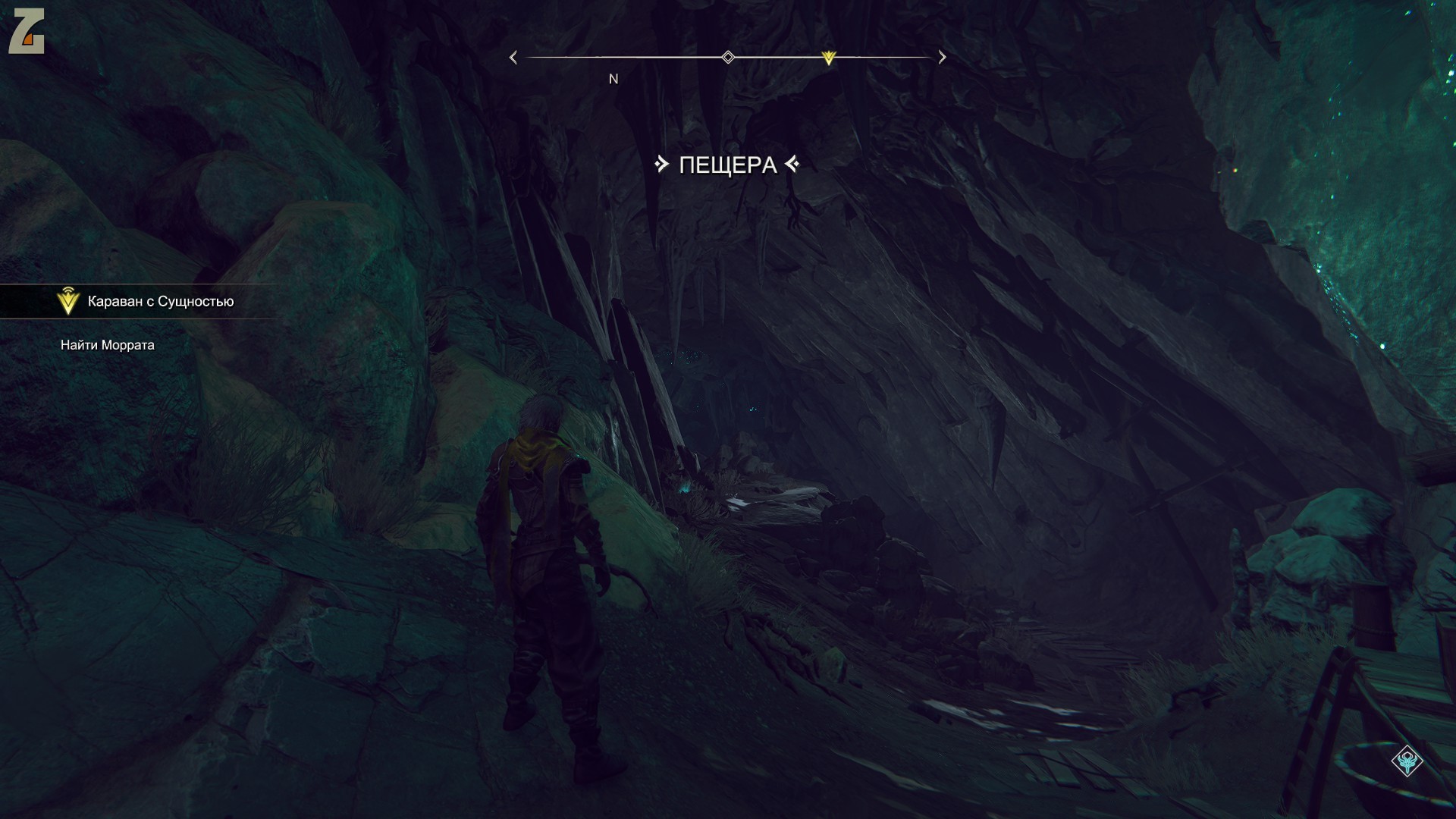Select the Найти Морpата objective text

(x=108, y=345)
